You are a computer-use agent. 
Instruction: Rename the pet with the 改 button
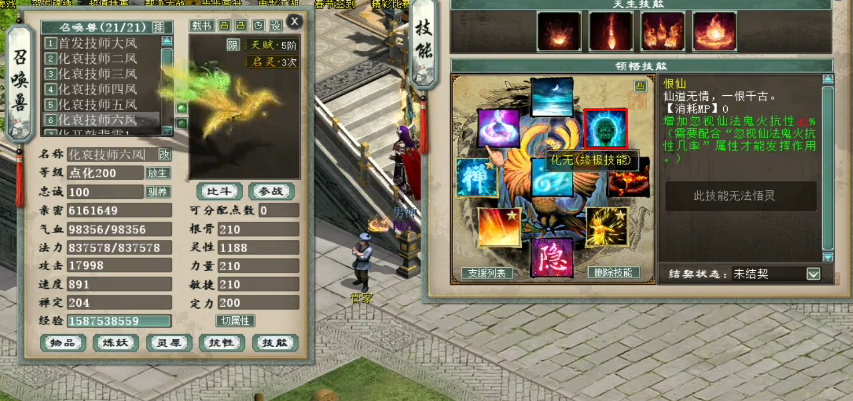pyautogui.click(x=164, y=155)
